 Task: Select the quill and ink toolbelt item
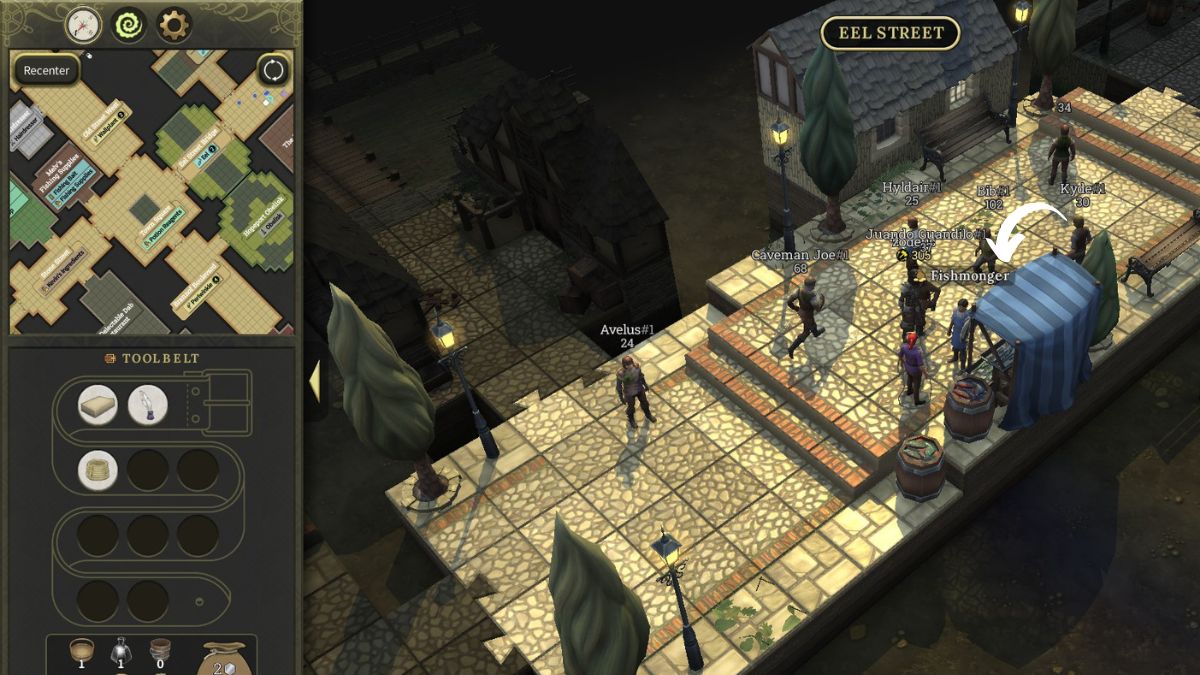click(x=148, y=405)
